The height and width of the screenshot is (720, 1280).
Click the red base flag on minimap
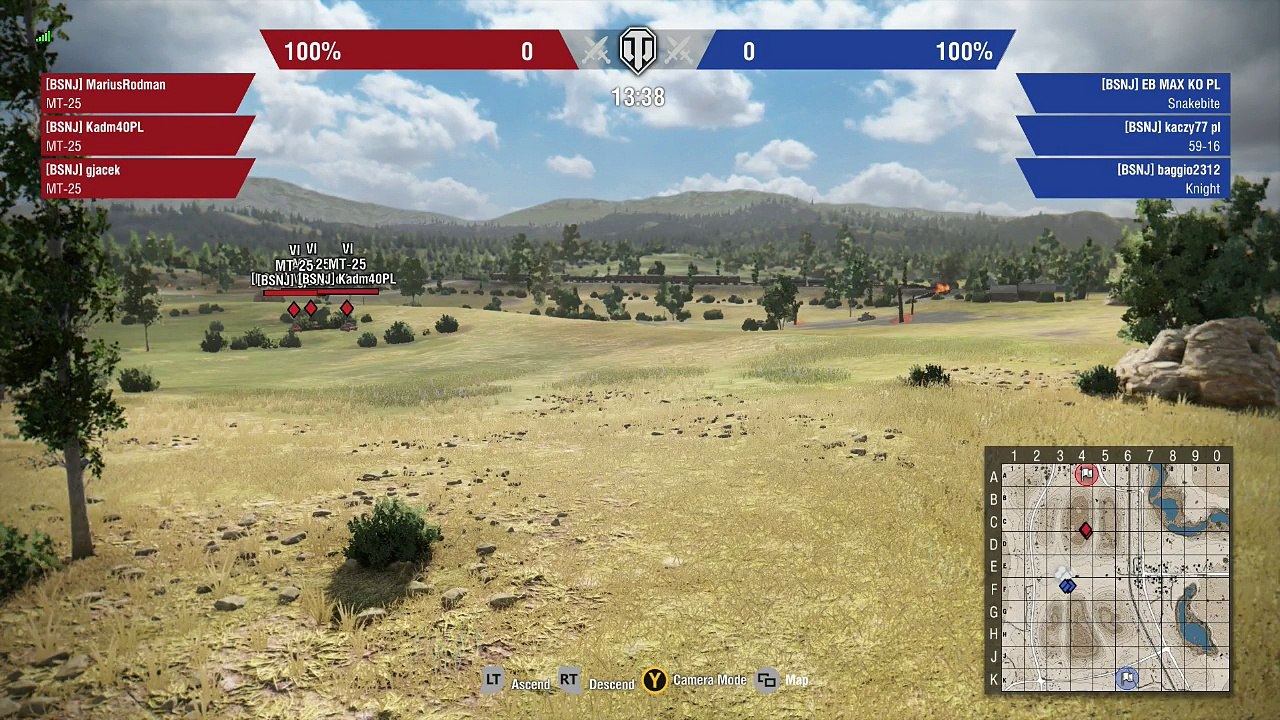1086,474
